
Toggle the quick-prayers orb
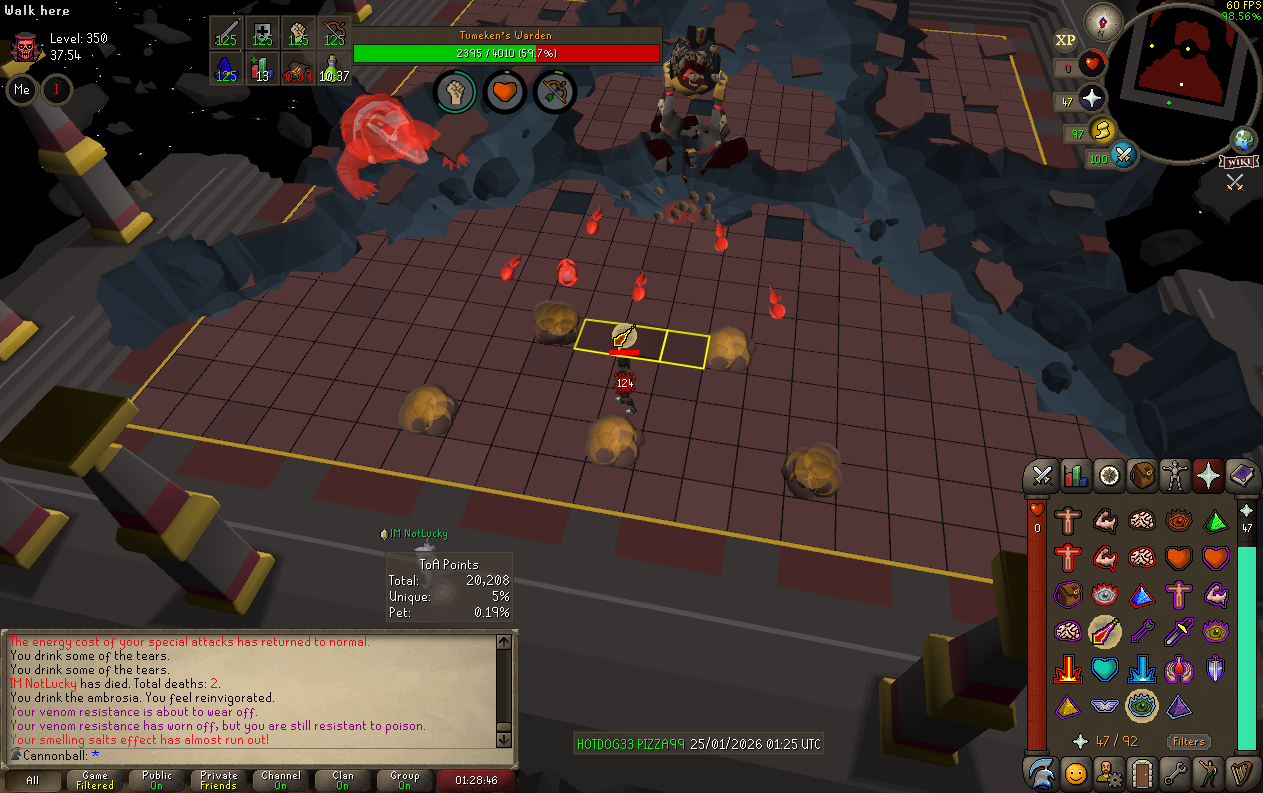tap(1092, 99)
